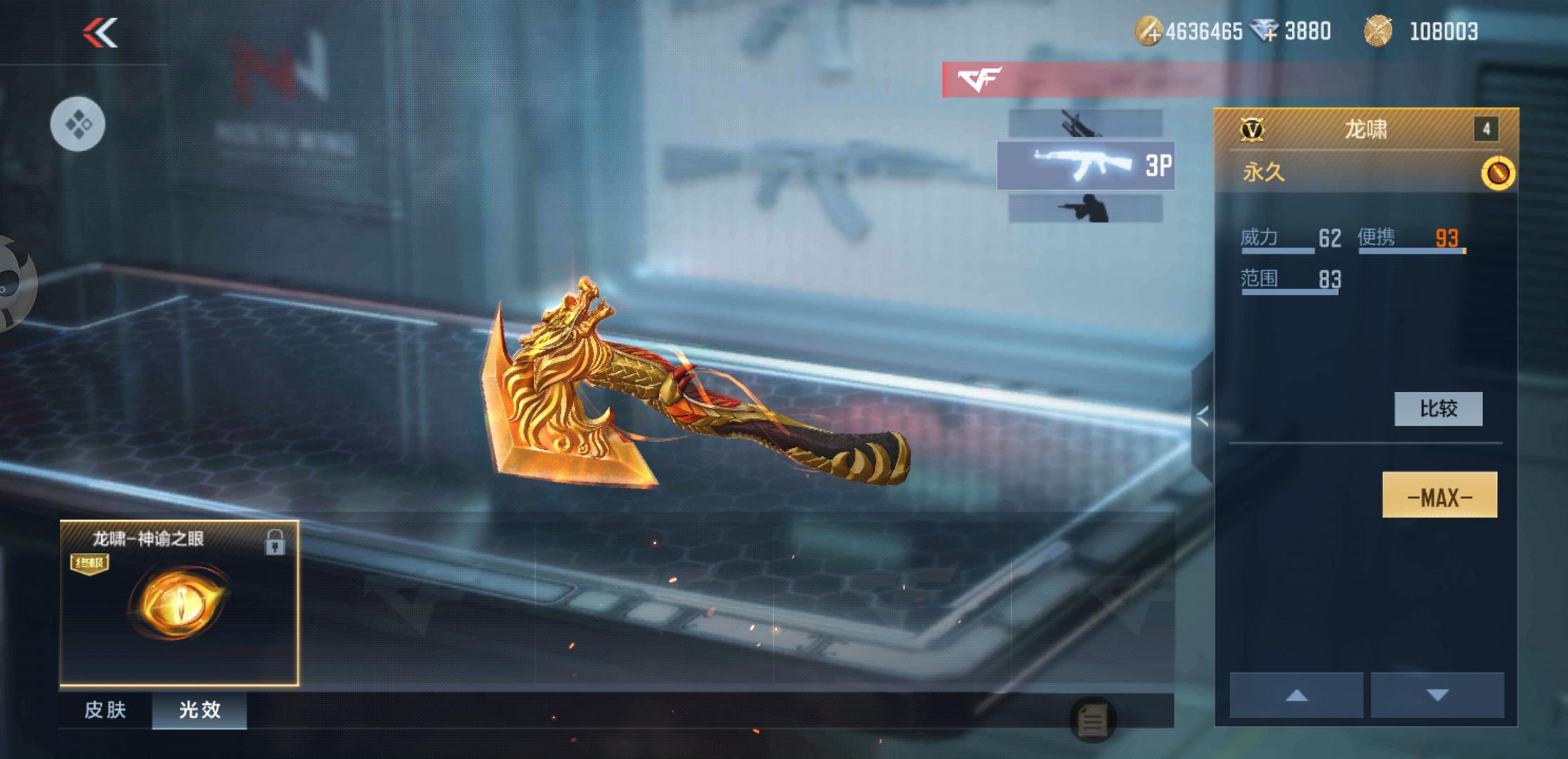Viewport: 1568px width, 759px height.
Task: Switch to the 皮肤 tab
Action: coord(105,710)
